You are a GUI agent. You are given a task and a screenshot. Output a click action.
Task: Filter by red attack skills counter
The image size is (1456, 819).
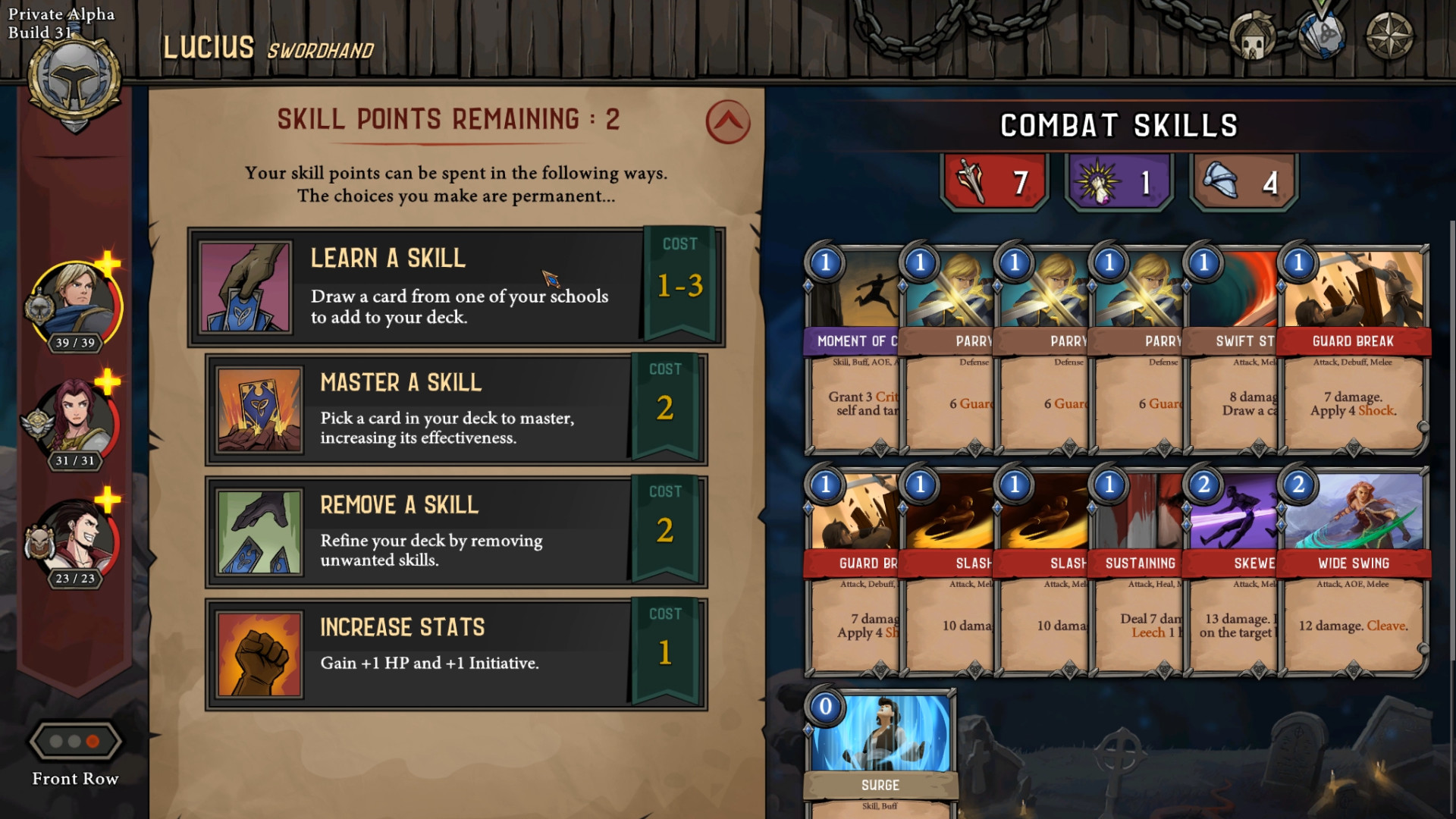pos(994,182)
